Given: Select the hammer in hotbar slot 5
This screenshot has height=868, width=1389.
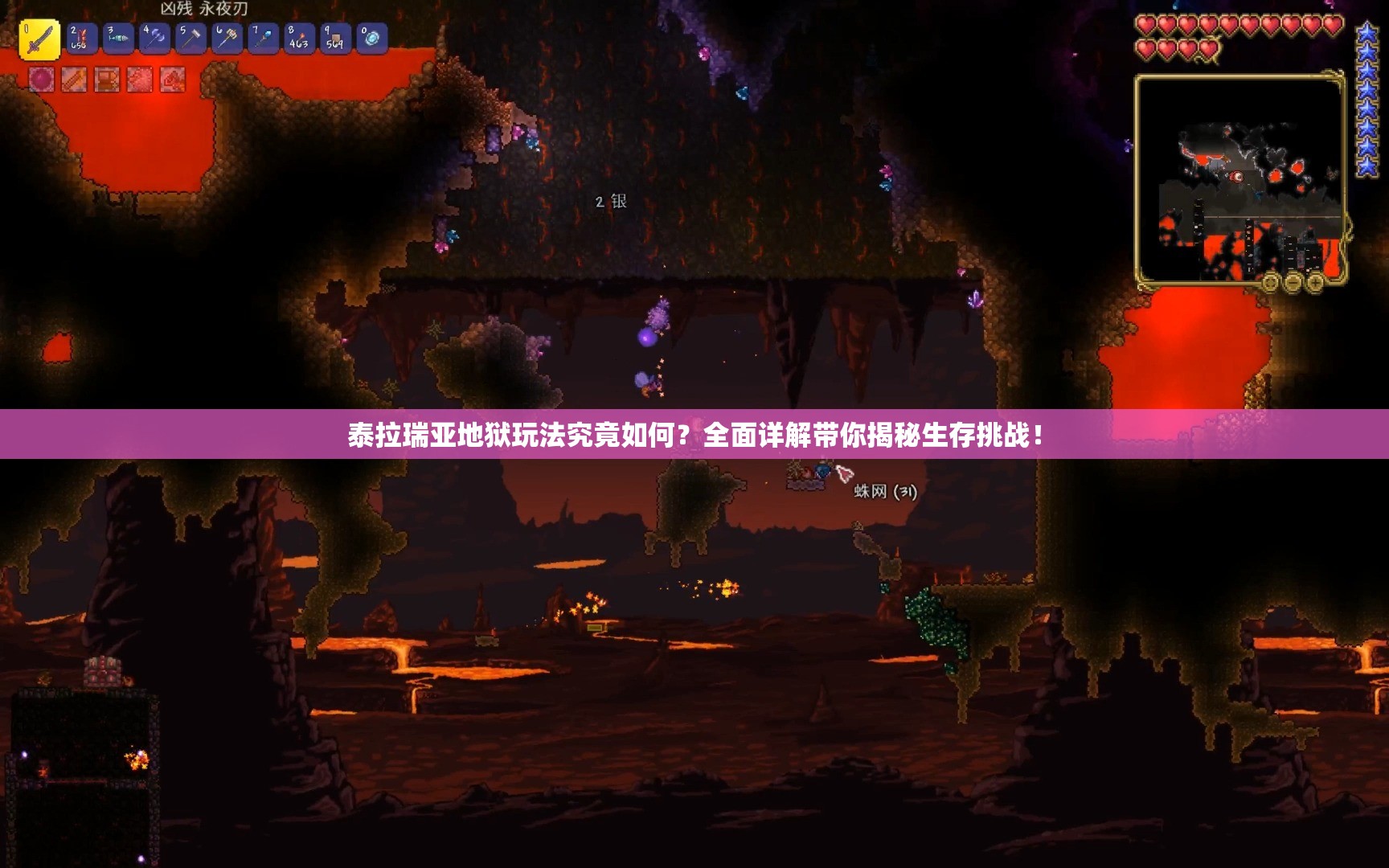Looking at the screenshot, I should click(x=191, y=39).
